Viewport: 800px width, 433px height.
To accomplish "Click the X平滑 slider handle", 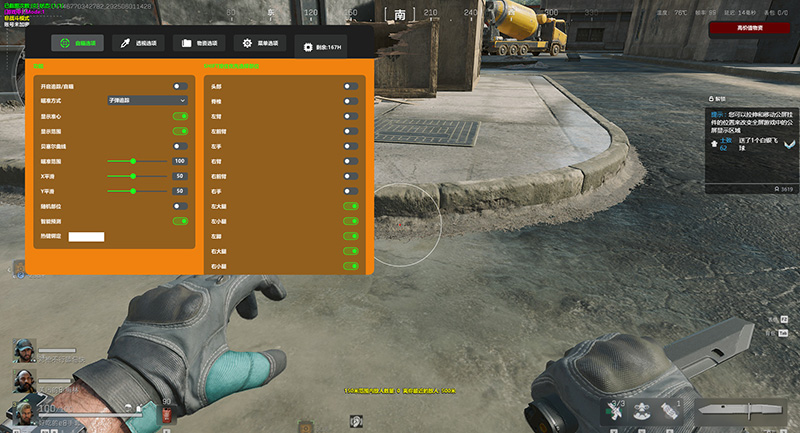I will point(133,176).
